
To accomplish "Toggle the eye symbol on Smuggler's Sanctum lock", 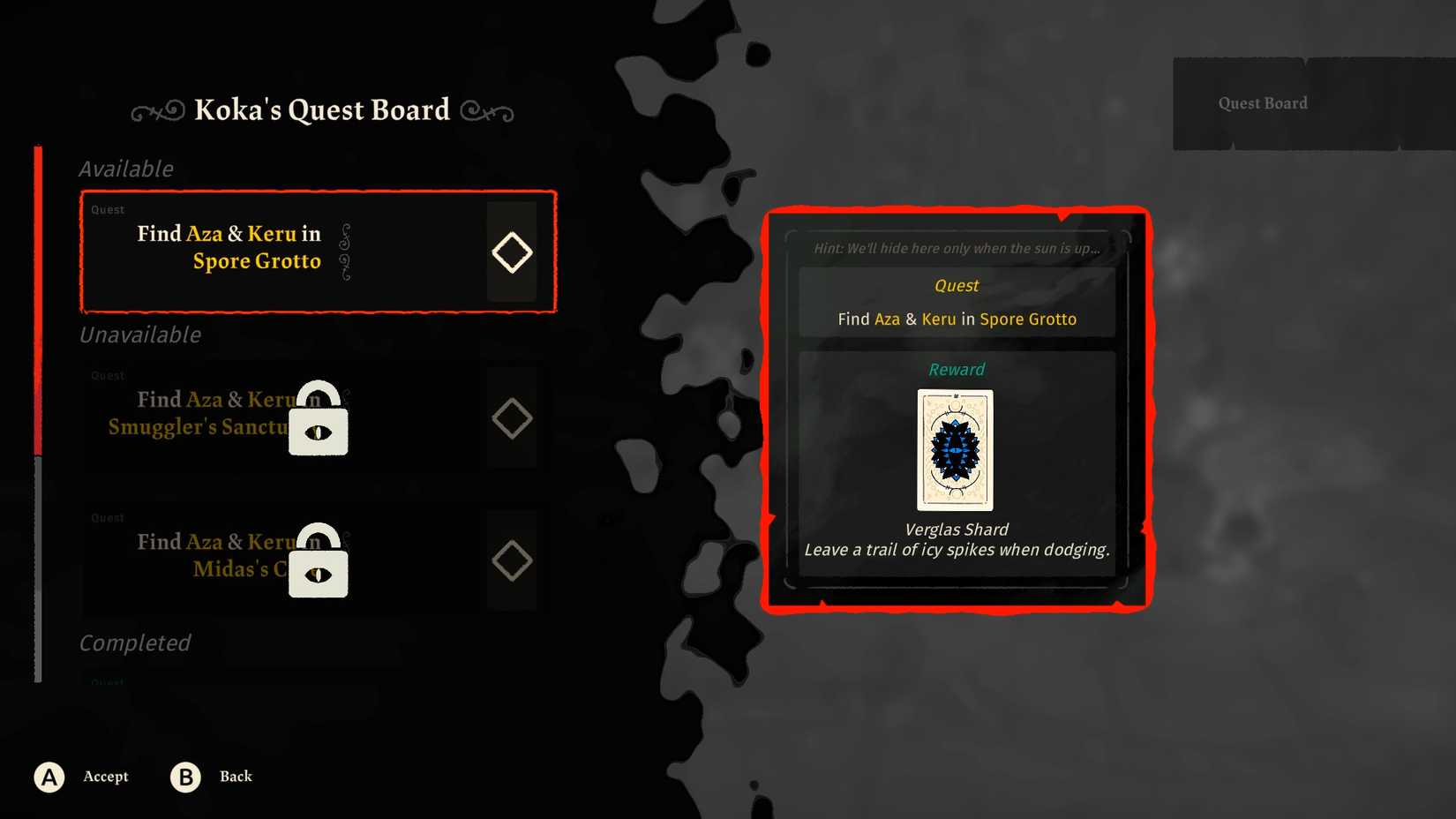I will pyautogui.click(x=318, y=433).
